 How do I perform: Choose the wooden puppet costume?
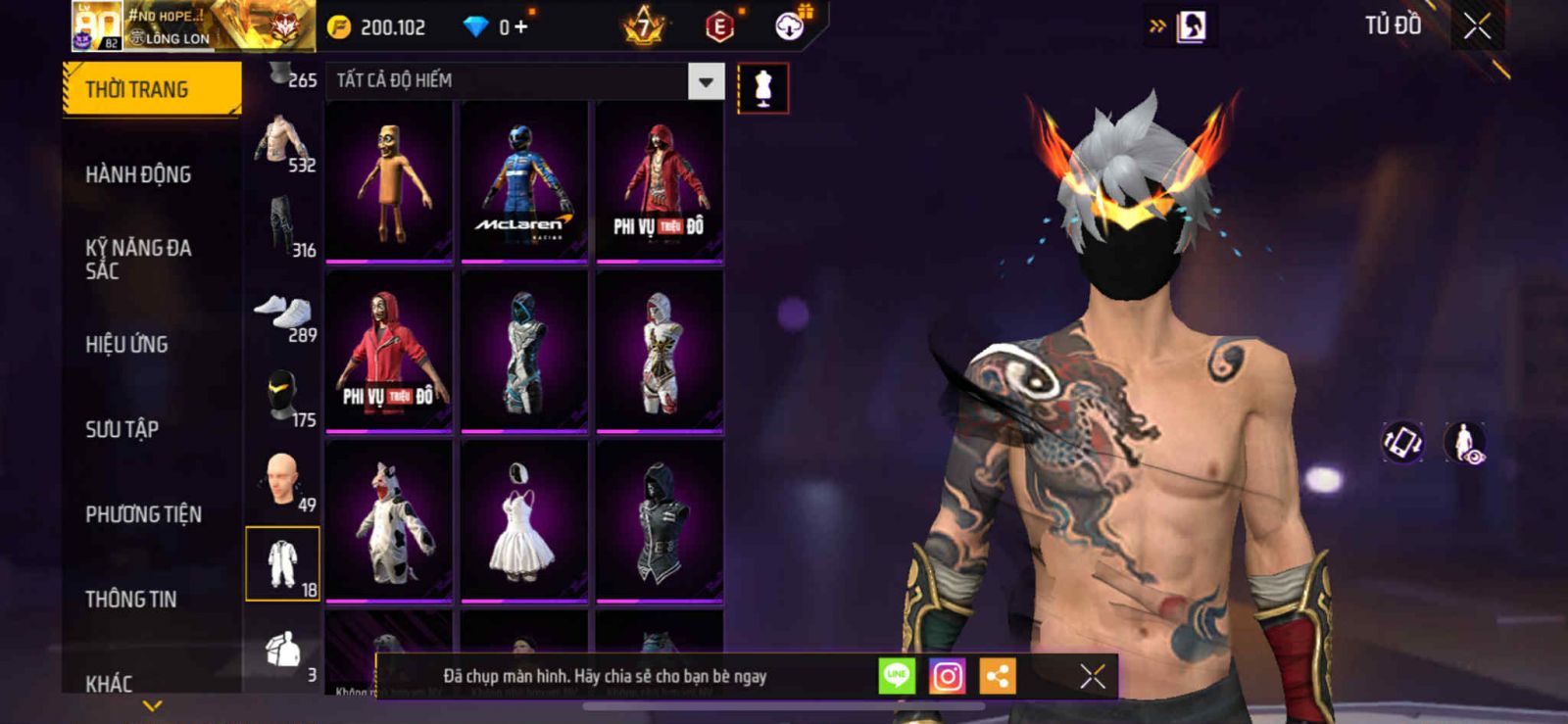tap(389, 182)
